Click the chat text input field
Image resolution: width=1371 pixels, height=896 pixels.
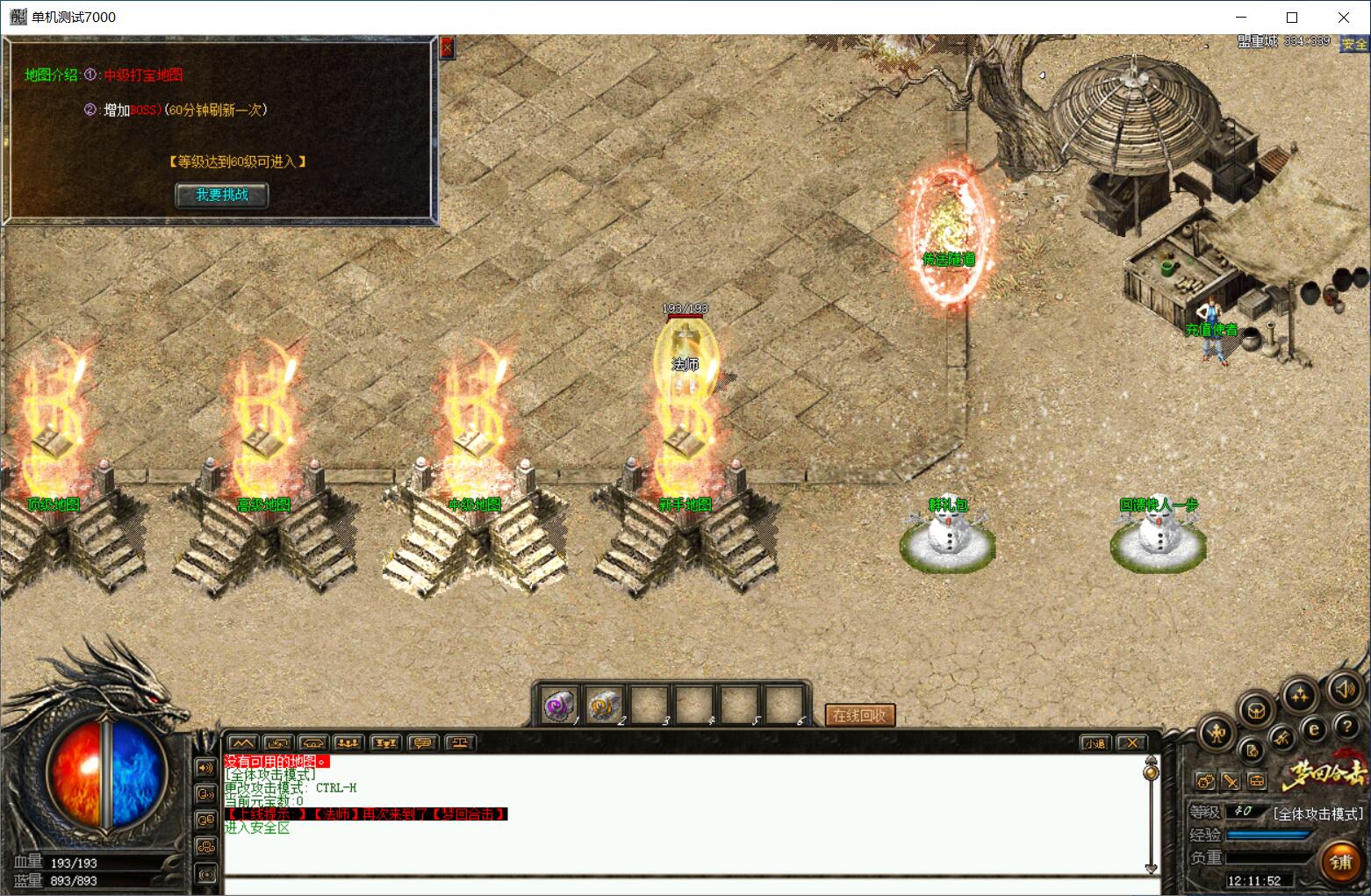[685, 885]
